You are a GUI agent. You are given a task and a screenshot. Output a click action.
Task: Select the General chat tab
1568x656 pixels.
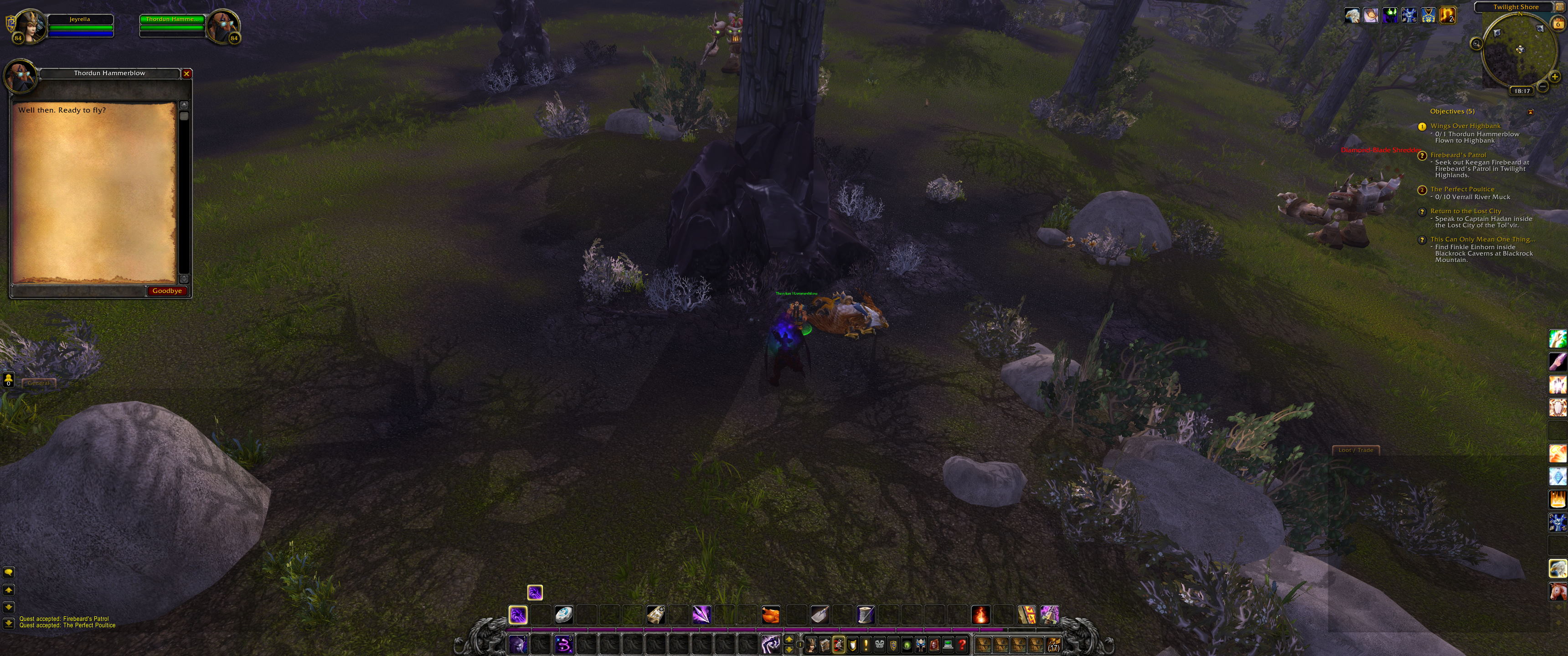38,383
